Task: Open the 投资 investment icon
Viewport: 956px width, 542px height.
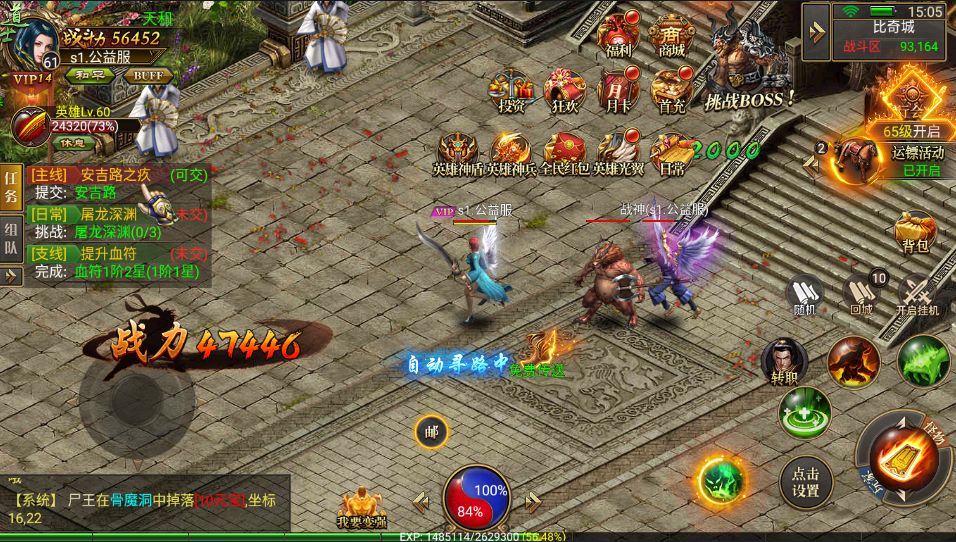Action: coord(512,91)
